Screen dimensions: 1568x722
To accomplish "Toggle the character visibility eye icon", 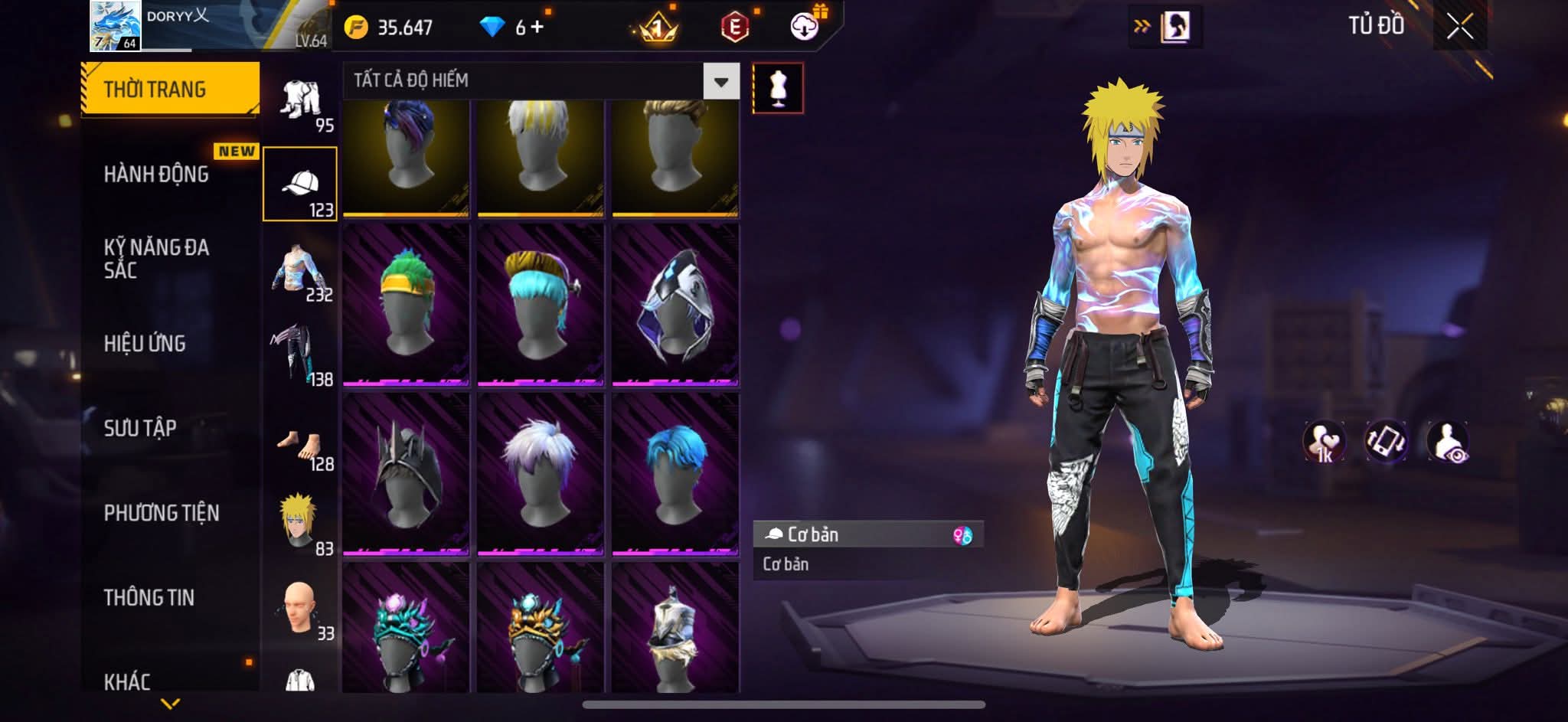I will point(1447,442).
